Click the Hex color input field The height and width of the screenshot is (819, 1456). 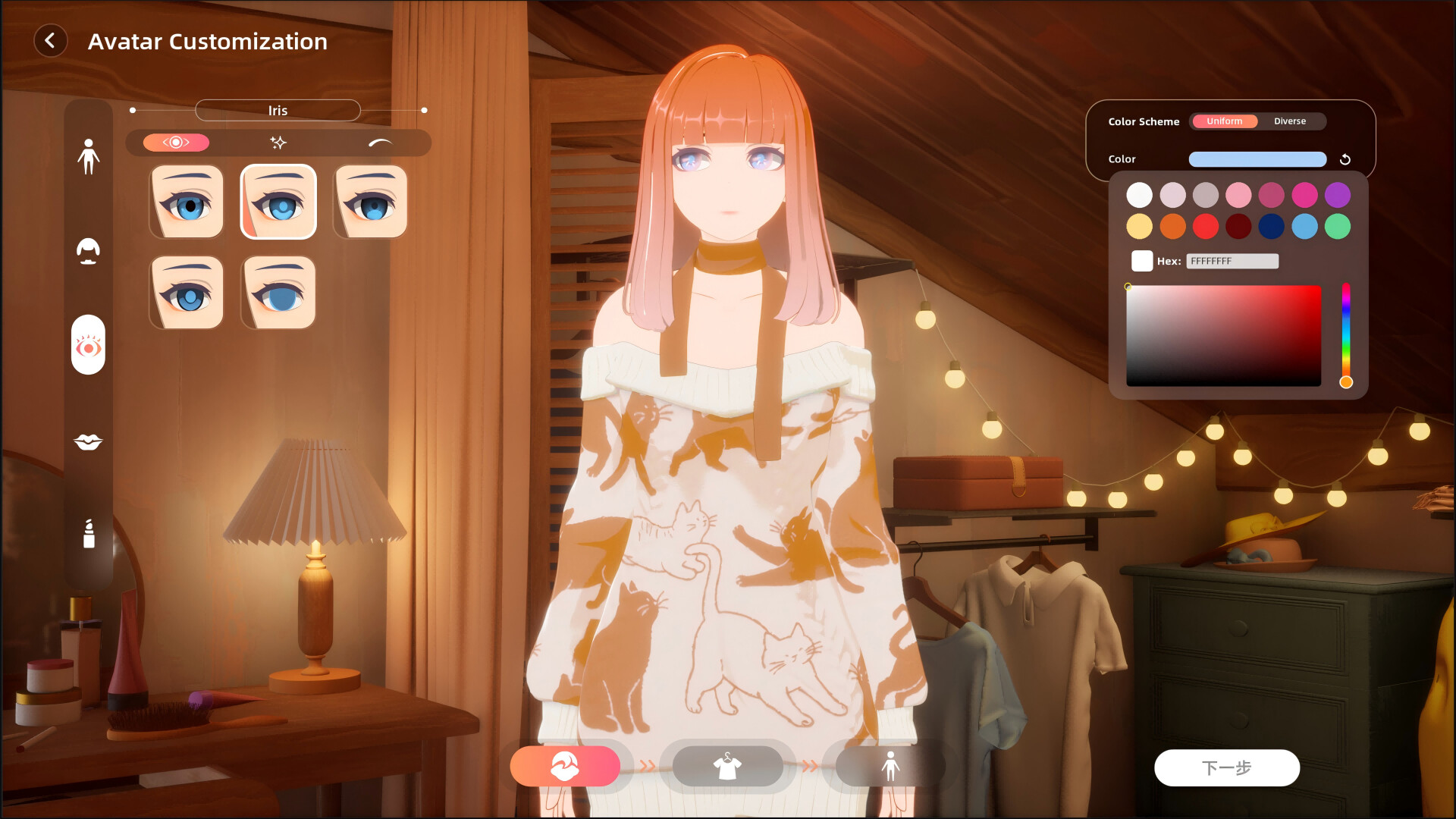tap(1232, 261)
